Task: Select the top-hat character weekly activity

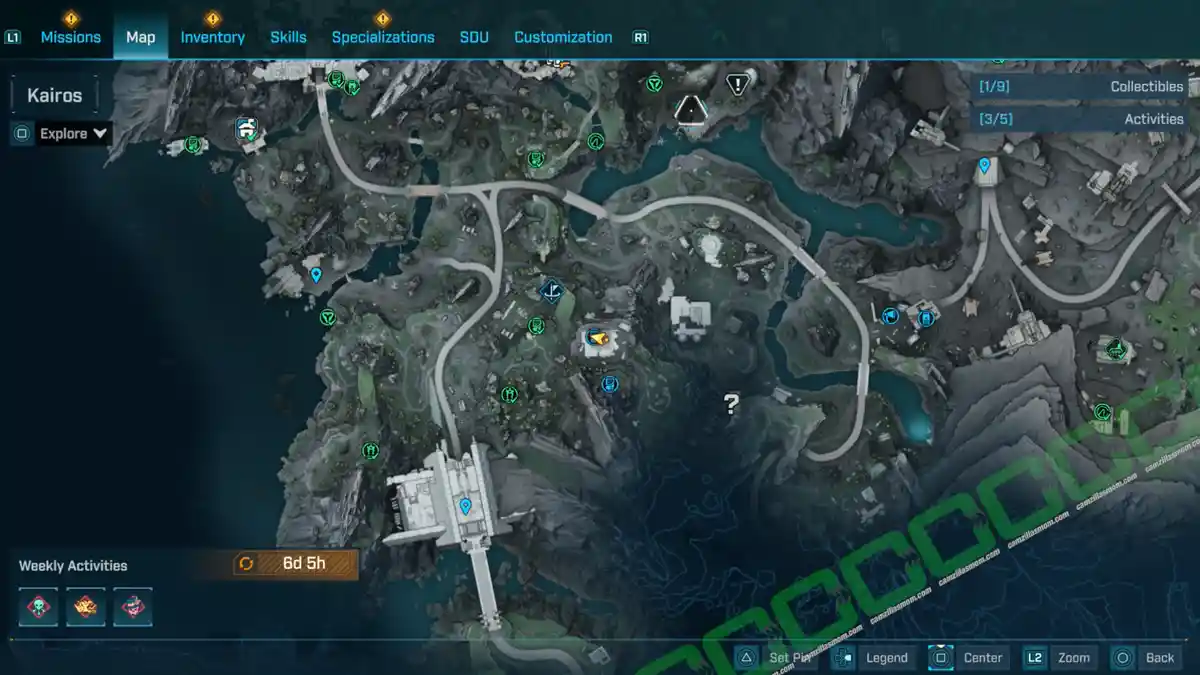Action: 133,607
